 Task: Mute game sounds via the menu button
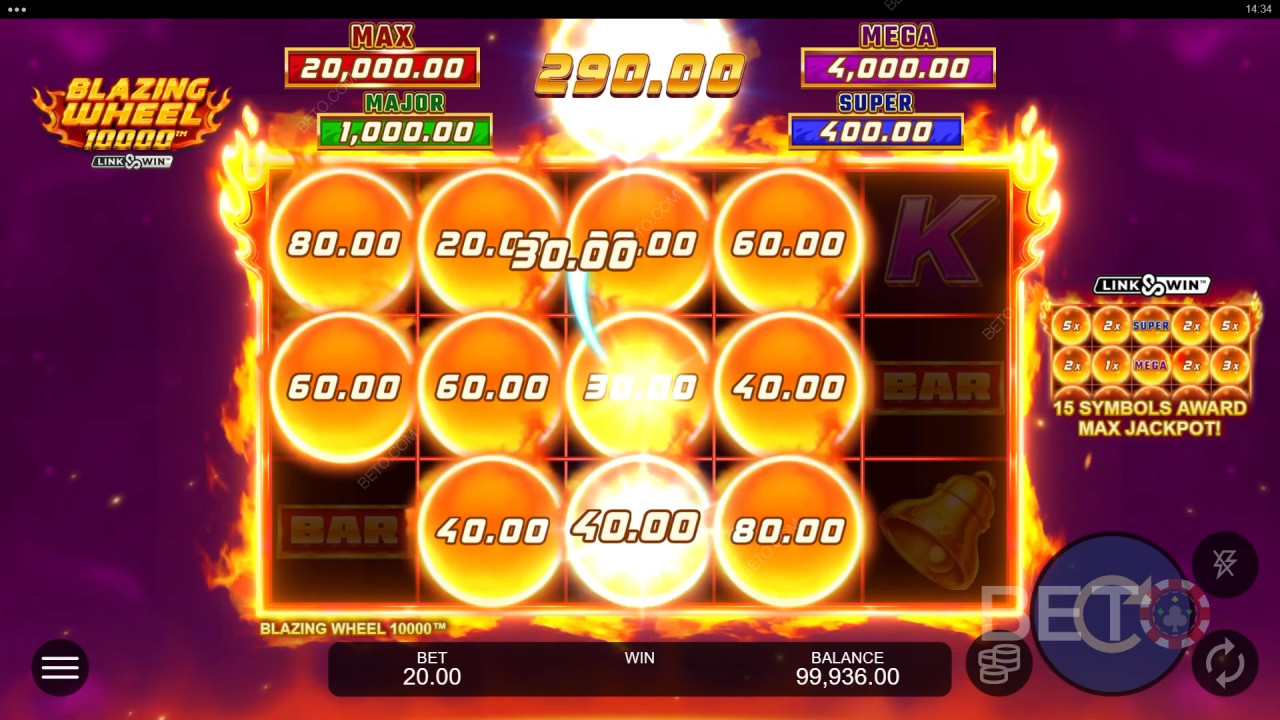60,667
